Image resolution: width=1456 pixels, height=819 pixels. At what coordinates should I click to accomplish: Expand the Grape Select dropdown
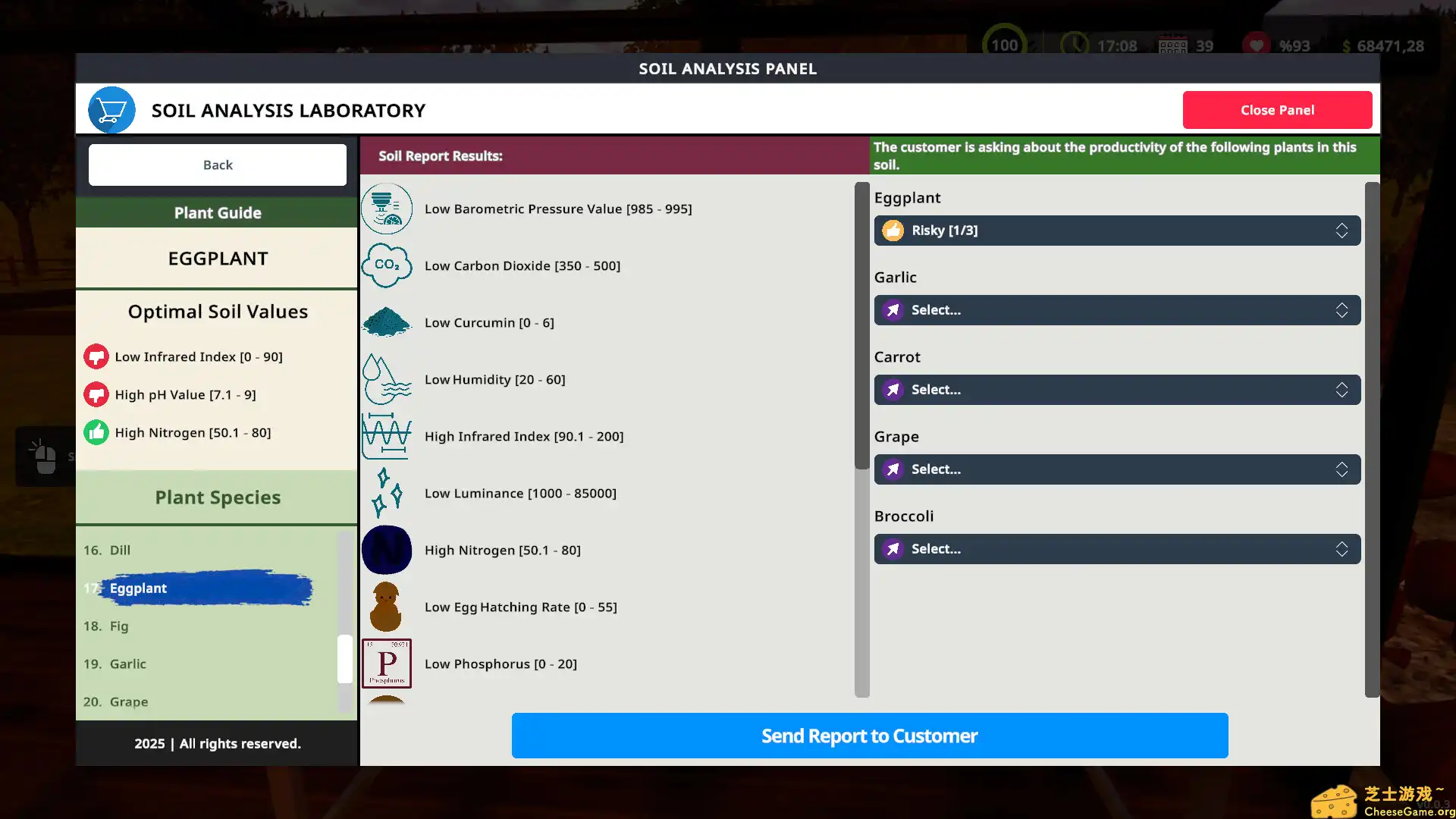pos(1116,469)
